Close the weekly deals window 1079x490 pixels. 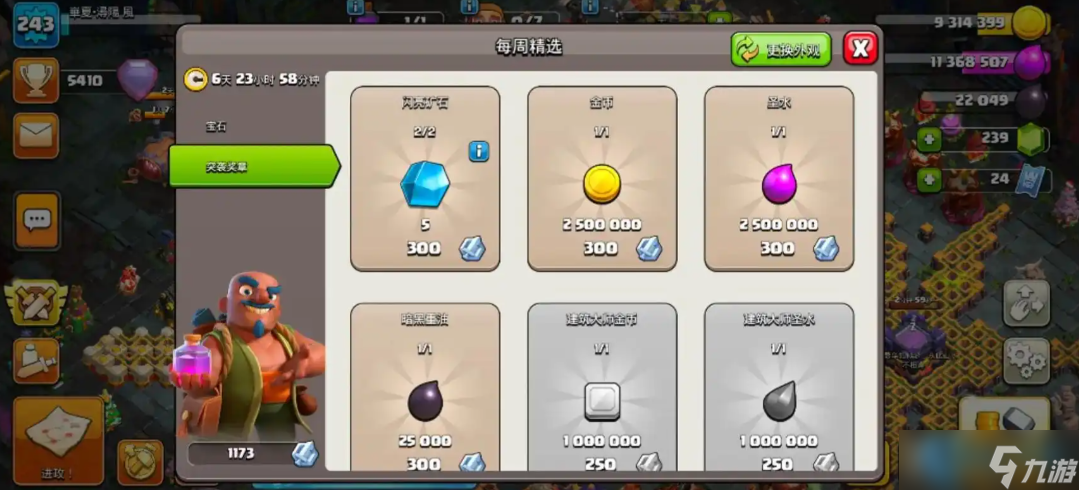point(860,47)
